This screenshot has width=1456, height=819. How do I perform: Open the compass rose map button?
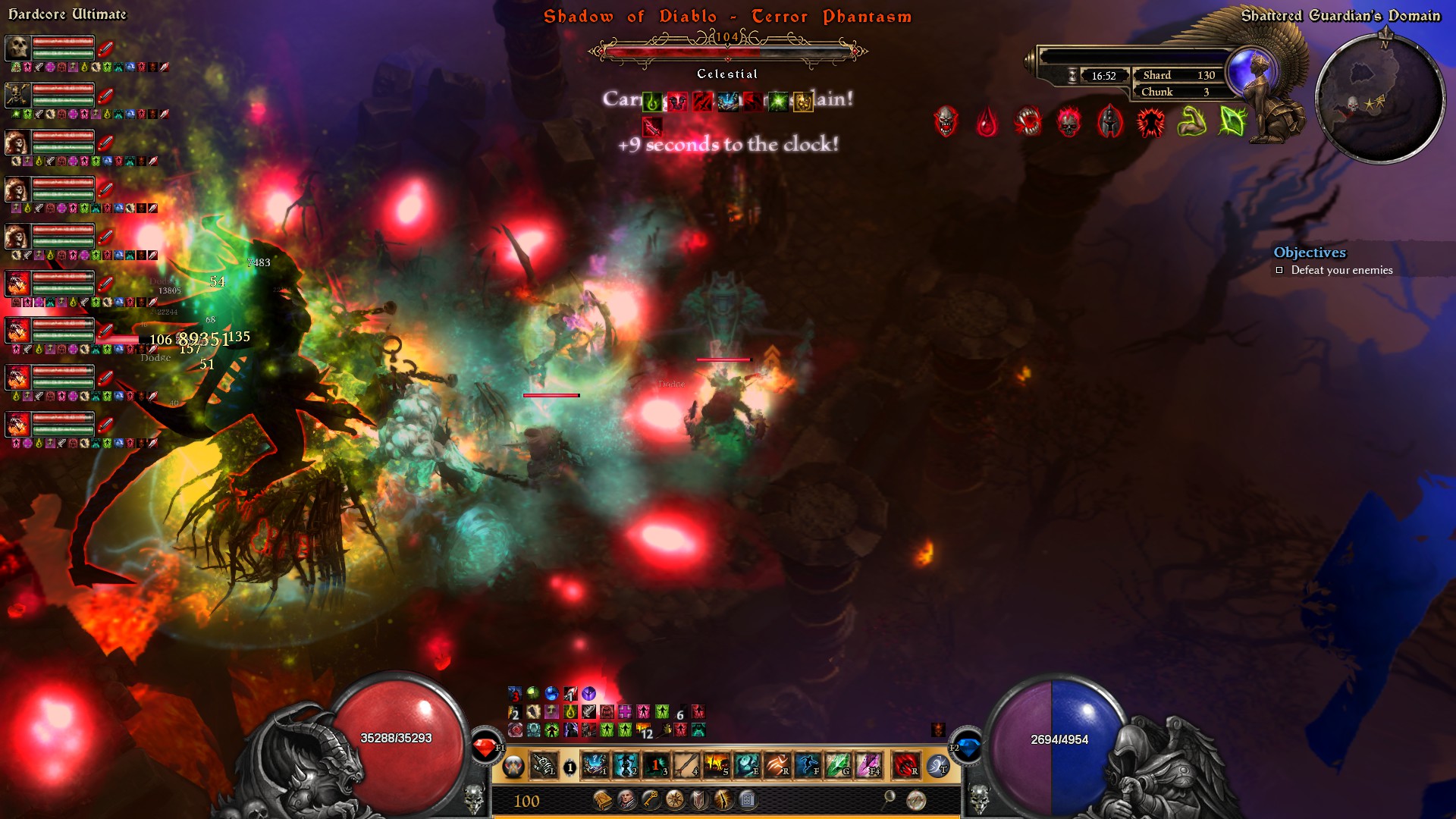click(674, 800)
